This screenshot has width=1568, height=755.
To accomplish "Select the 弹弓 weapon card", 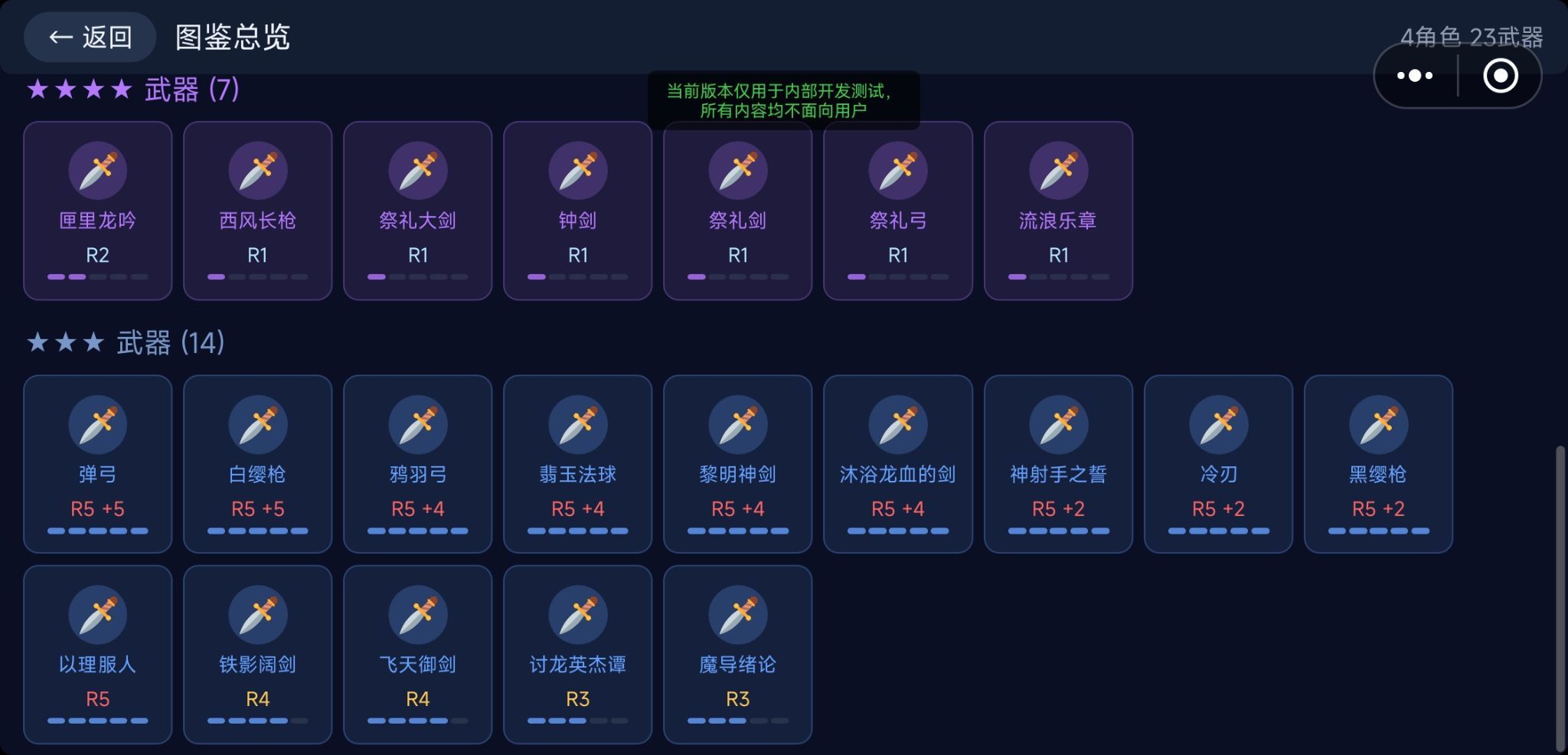I will point(97,464).
